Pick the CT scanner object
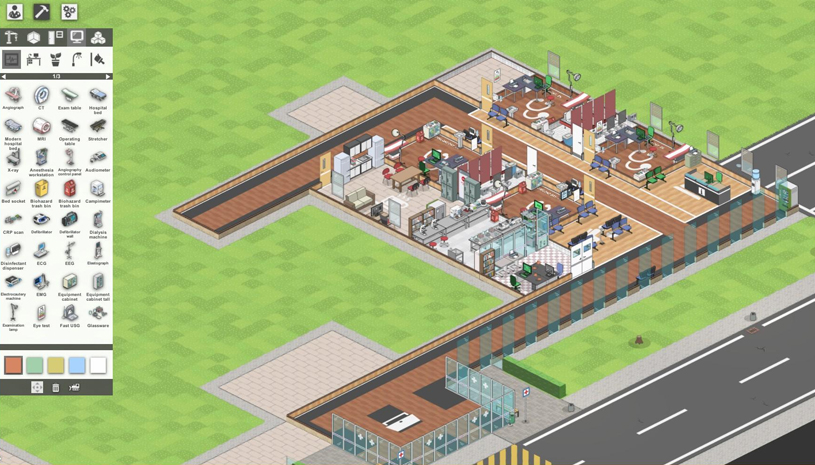 [41, 96]
